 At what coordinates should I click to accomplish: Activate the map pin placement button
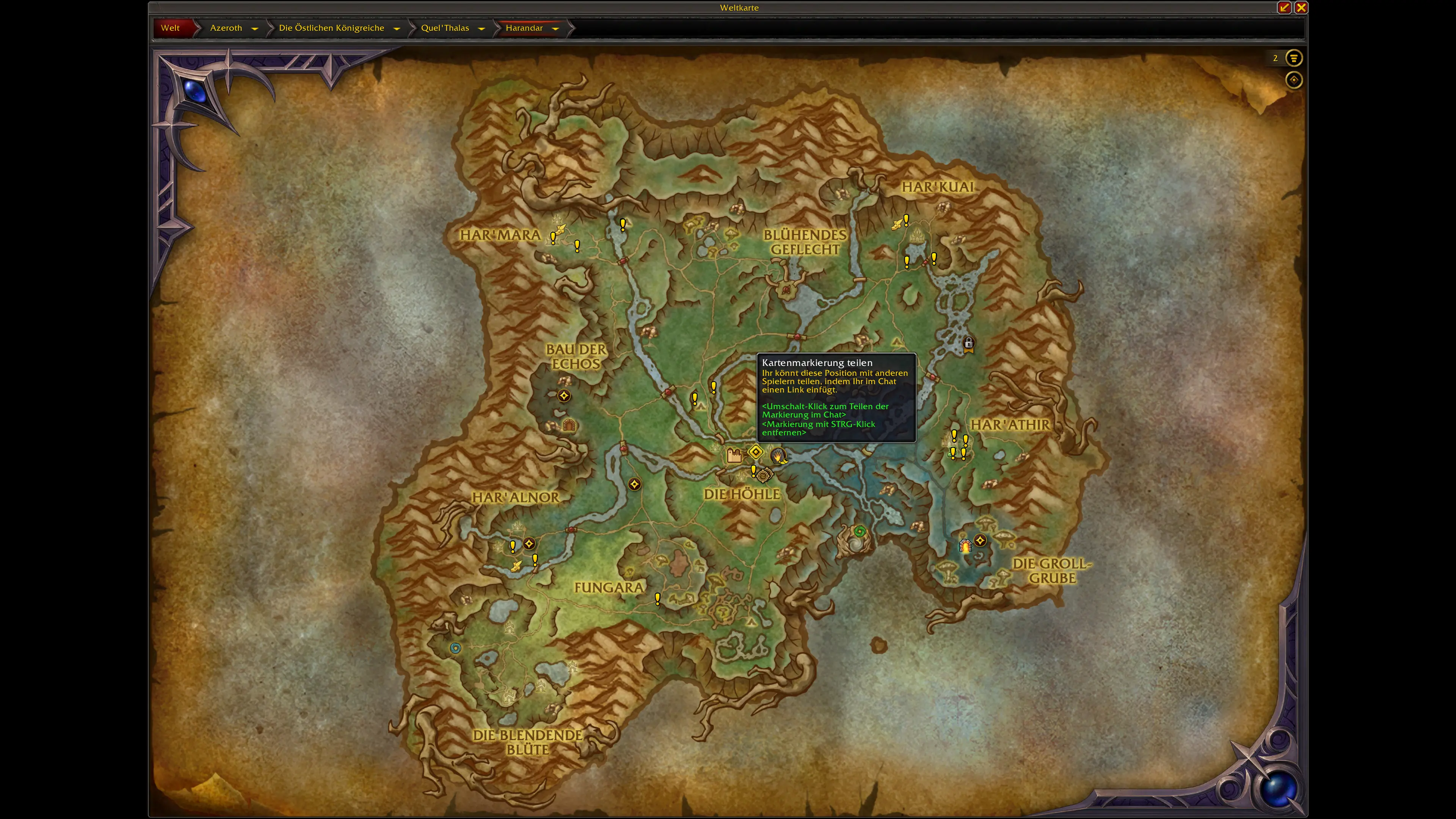click(1294, 80)
